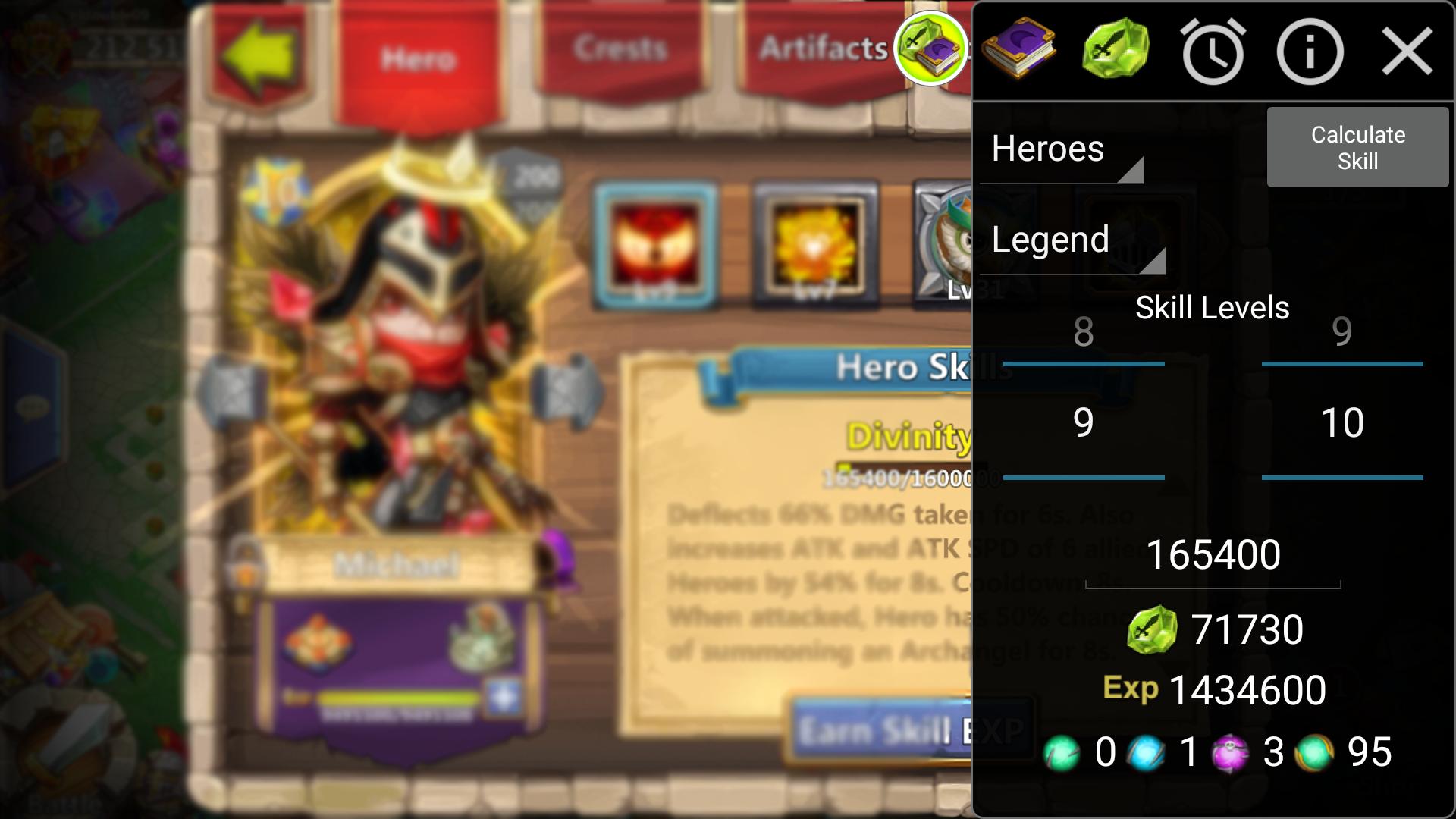Open the alarm clock timer in the overlay

point(1213,52)
